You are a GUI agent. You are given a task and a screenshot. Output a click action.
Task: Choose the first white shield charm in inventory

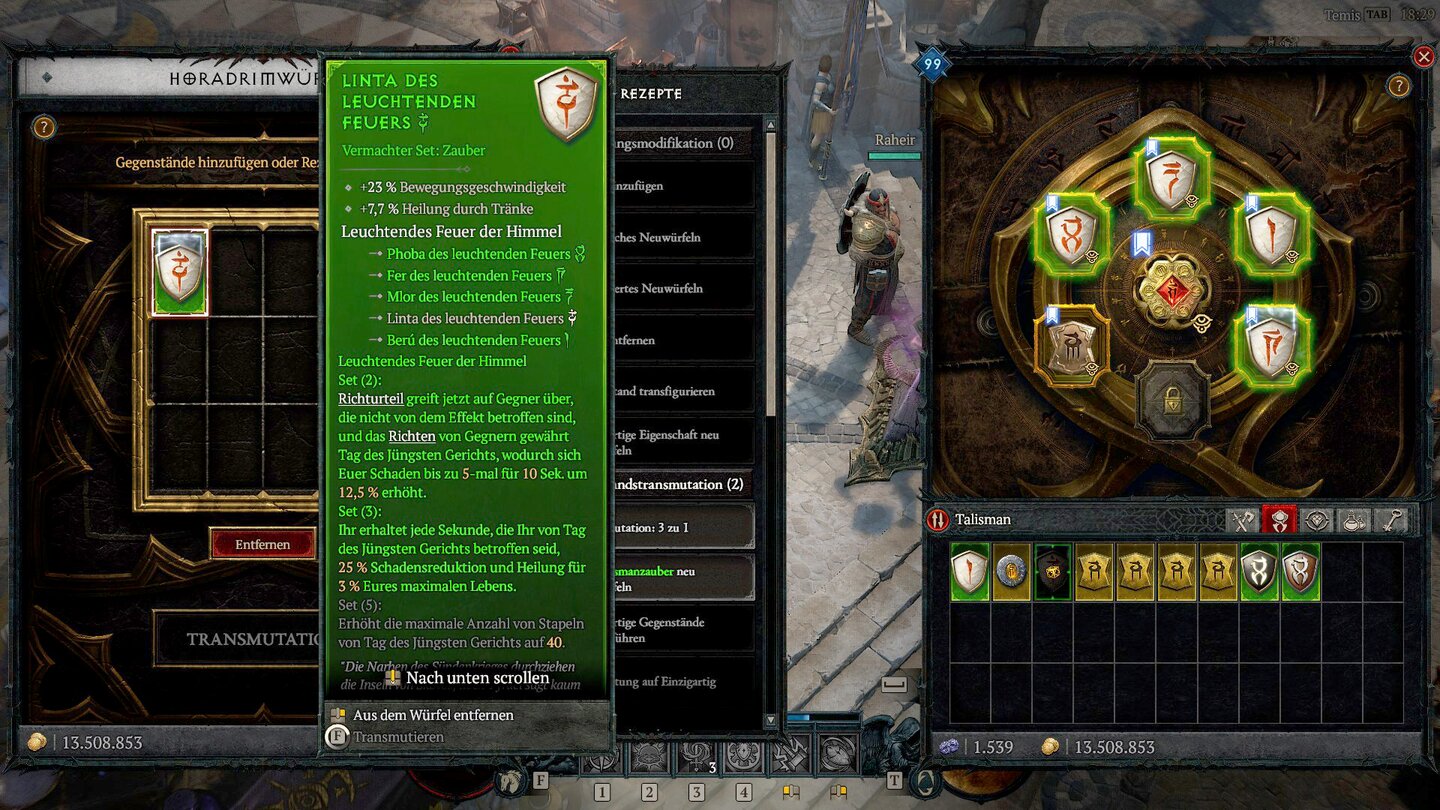[969, 572]
